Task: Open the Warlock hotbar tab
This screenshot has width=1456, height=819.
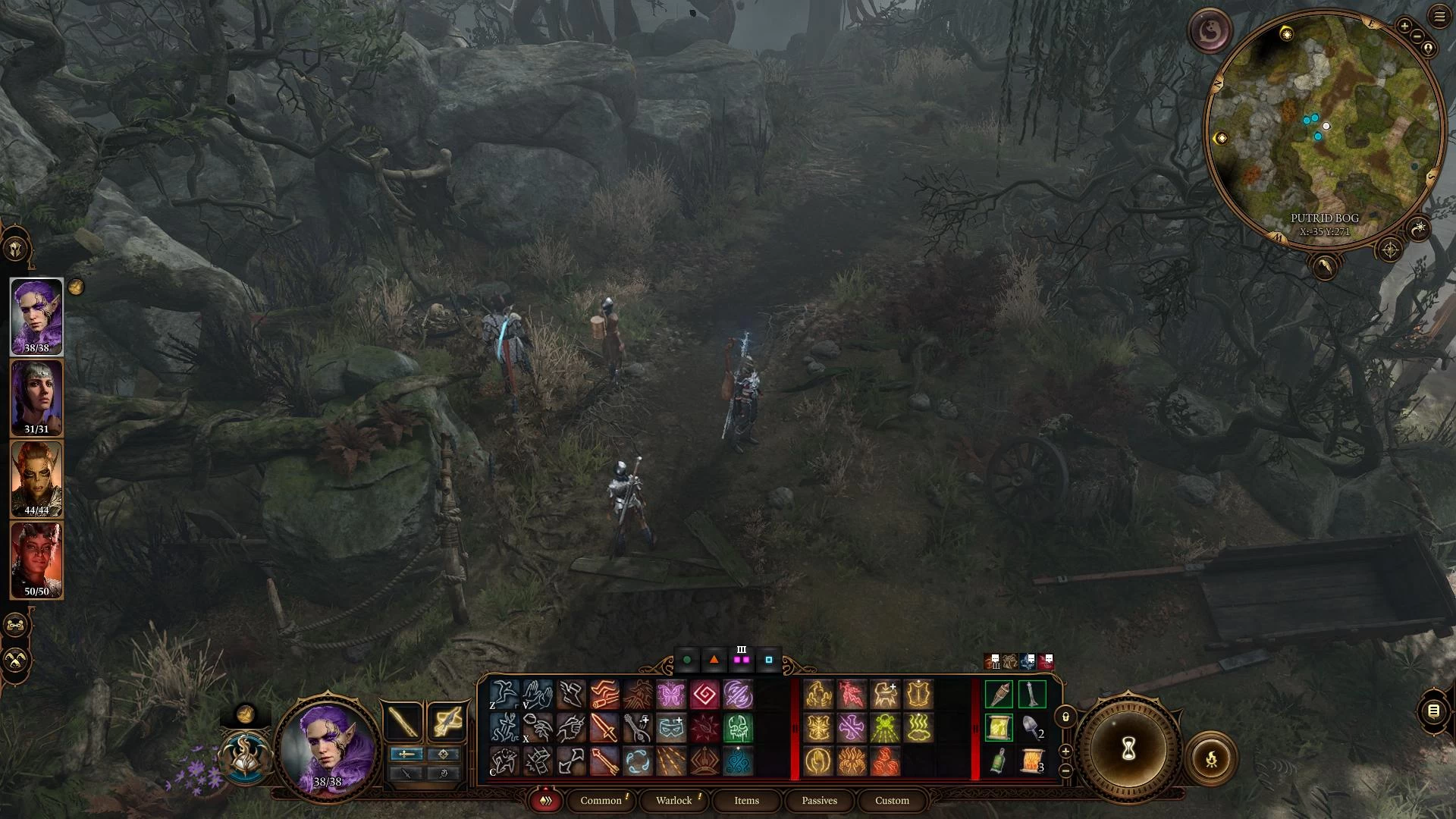Action: pos(673,800)
